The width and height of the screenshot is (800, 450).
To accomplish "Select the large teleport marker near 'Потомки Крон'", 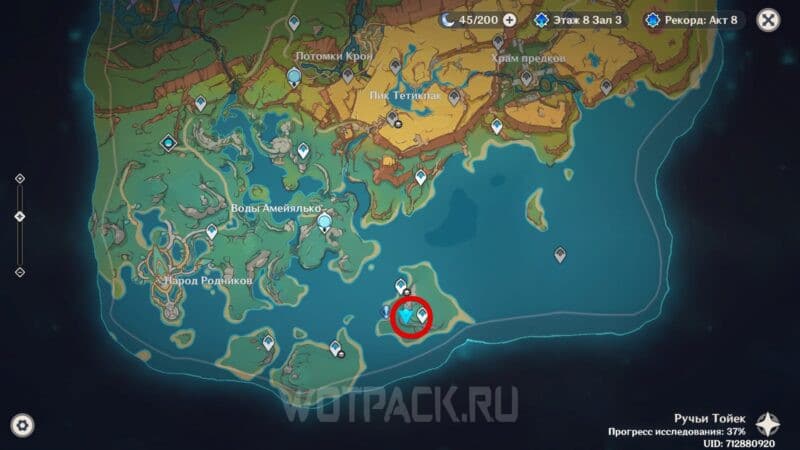I will 294,77.
